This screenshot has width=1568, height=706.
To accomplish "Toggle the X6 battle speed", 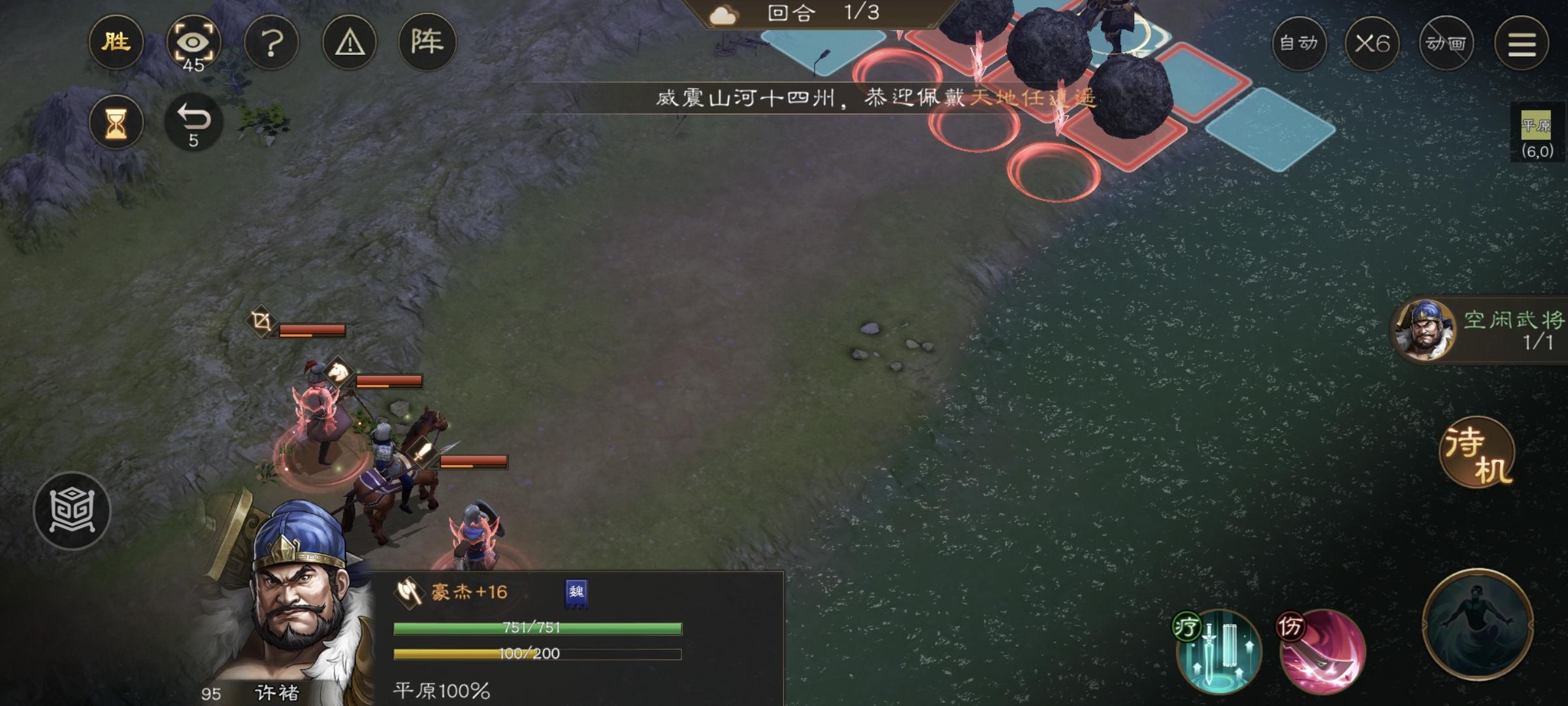I will coord(1374,42).
